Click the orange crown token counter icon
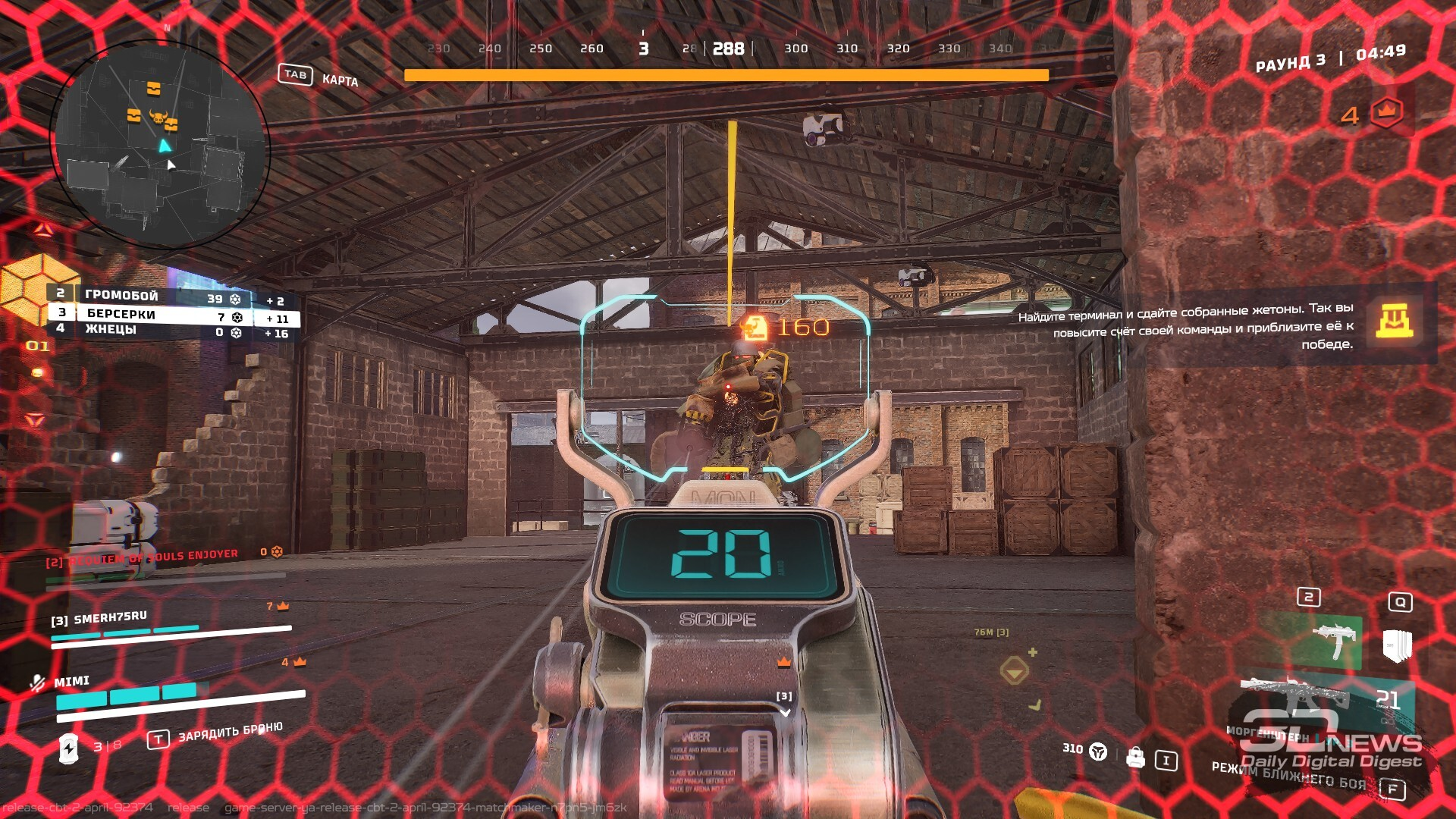This screenshot has height=819, width=1456. pyautogui.click(x=1385, y=112)
